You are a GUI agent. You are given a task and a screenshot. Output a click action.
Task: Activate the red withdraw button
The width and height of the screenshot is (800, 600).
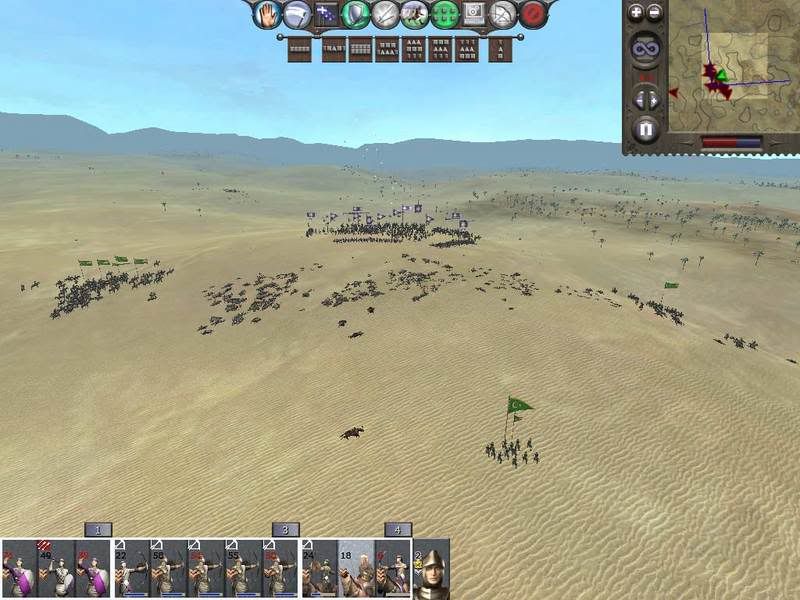tap(534, 14)
